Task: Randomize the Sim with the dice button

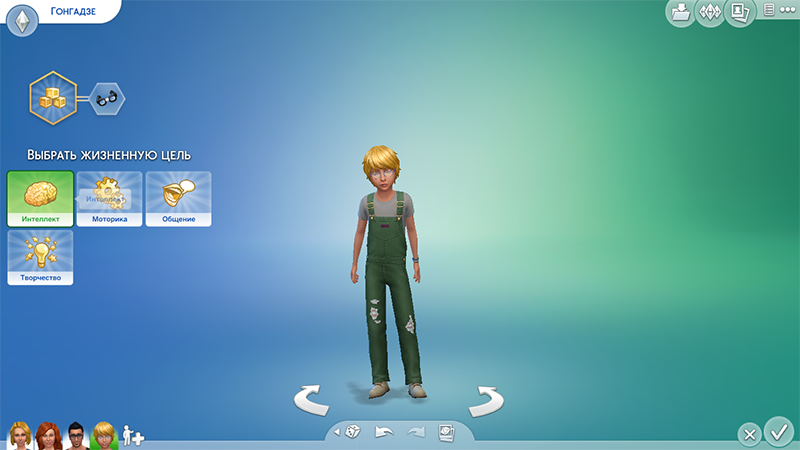Action: (x=354, y=432)
